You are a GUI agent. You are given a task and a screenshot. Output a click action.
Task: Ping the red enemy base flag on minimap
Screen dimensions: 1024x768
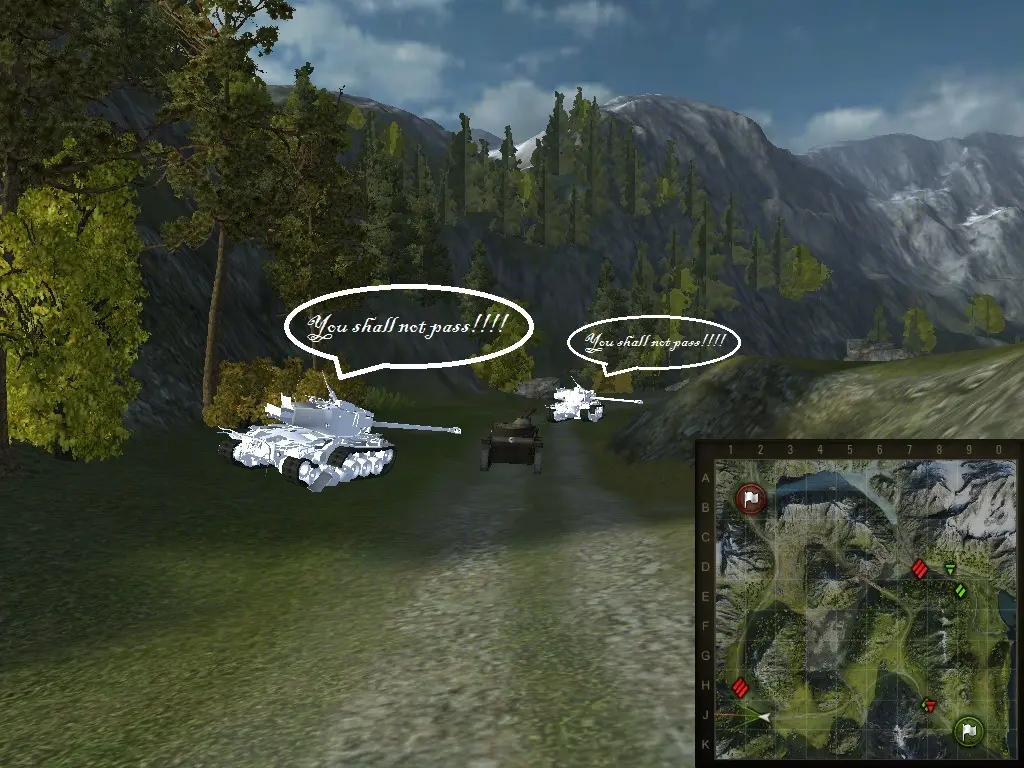(751, 497)
